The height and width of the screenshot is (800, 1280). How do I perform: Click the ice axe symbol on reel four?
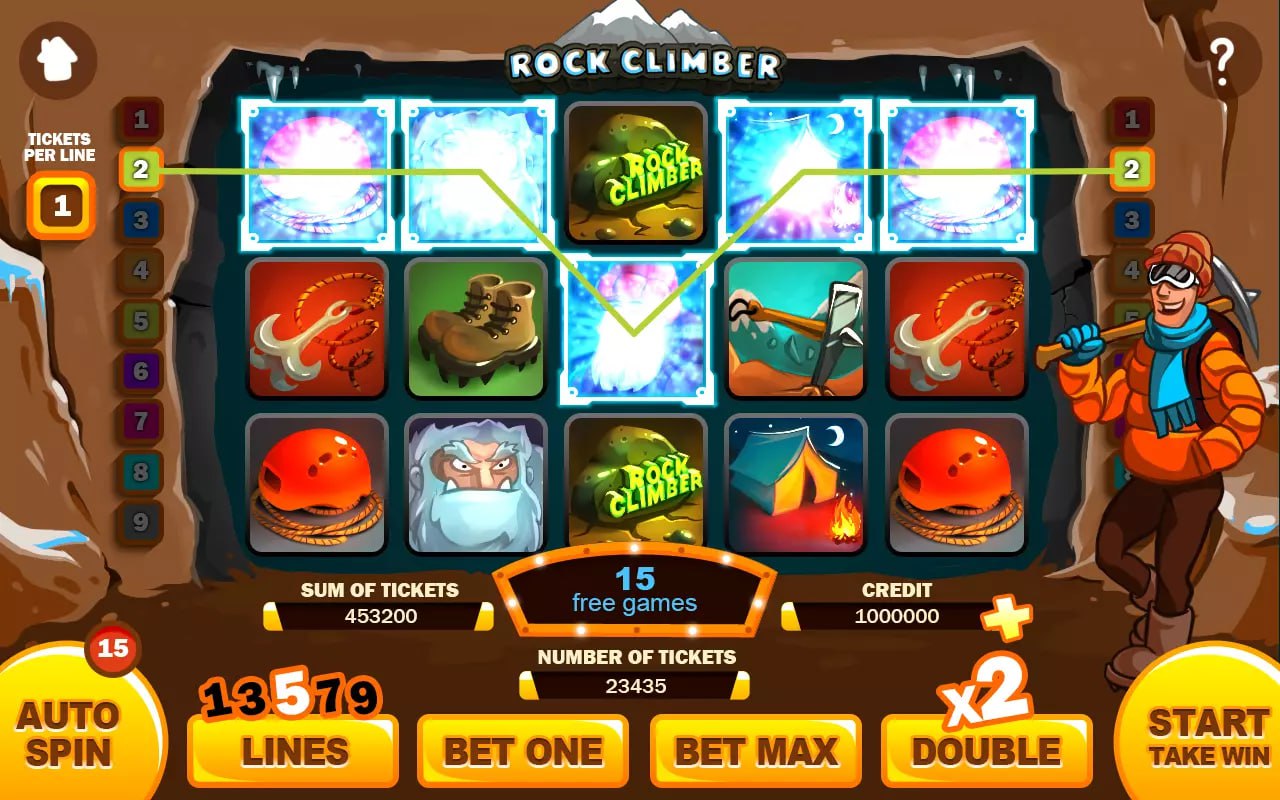pos(797,328)
